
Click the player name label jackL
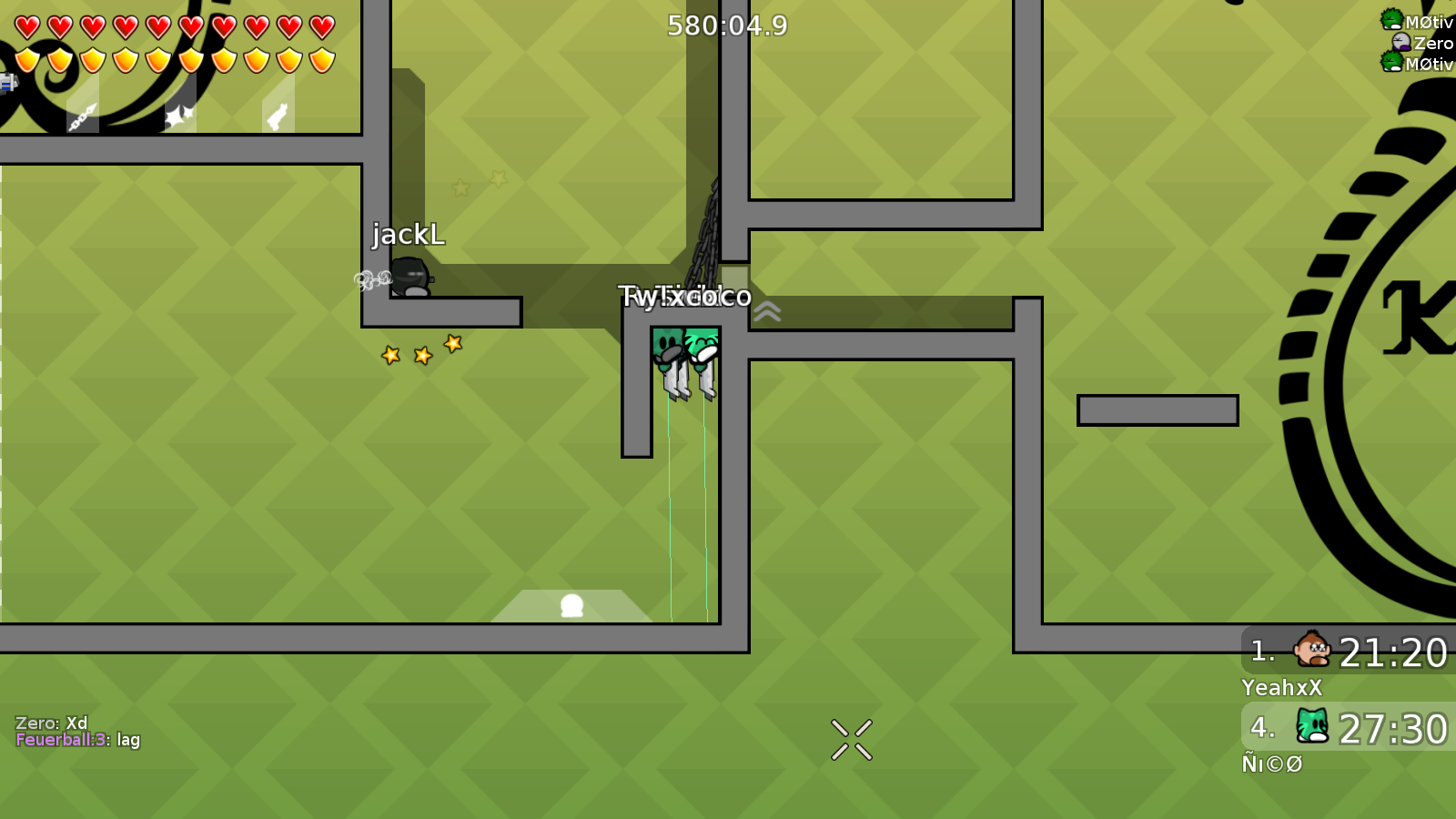pos(409,236)
